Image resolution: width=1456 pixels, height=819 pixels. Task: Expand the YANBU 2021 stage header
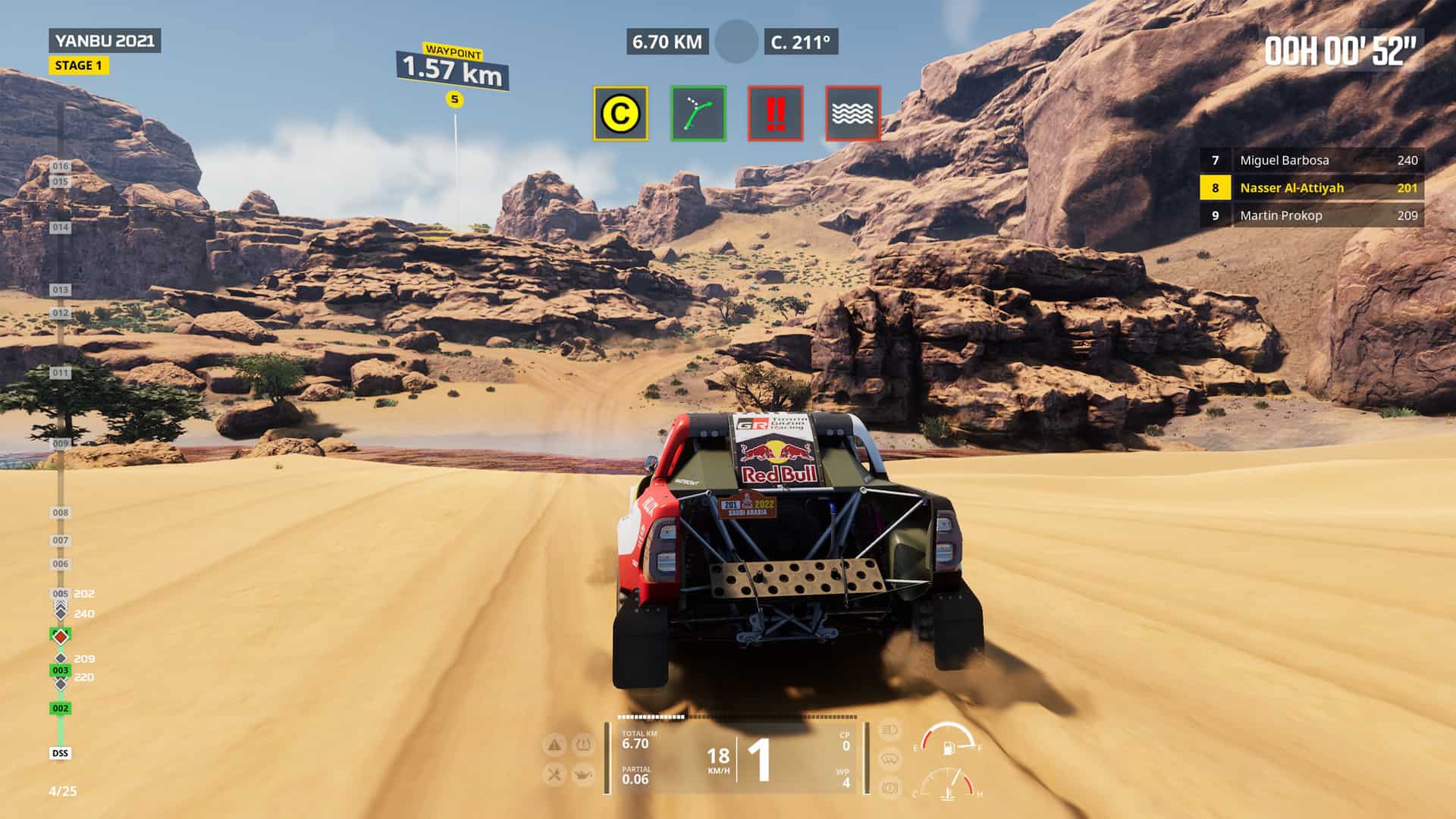tap(105, 39)
